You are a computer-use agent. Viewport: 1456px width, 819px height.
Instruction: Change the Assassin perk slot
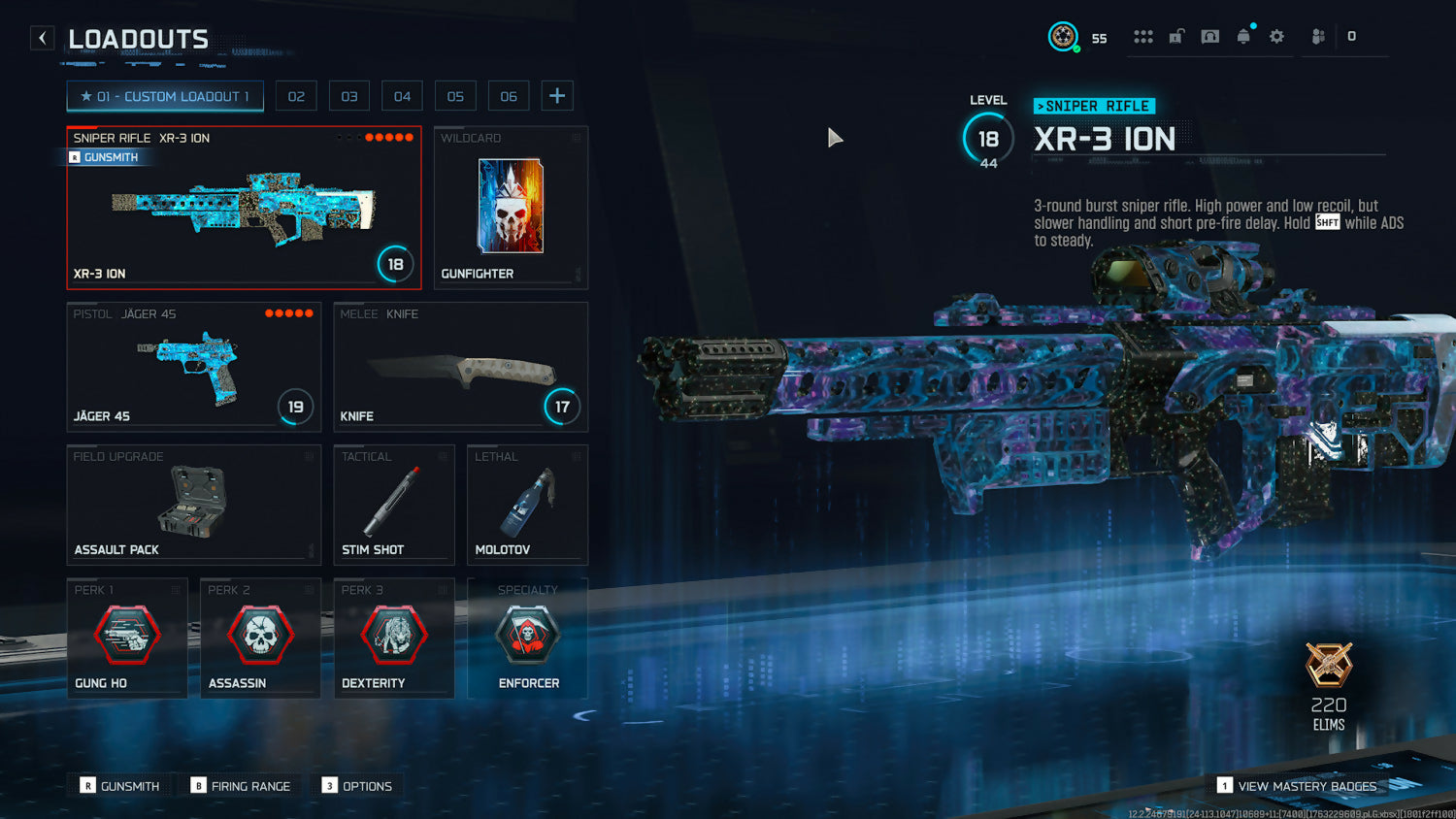260,638
